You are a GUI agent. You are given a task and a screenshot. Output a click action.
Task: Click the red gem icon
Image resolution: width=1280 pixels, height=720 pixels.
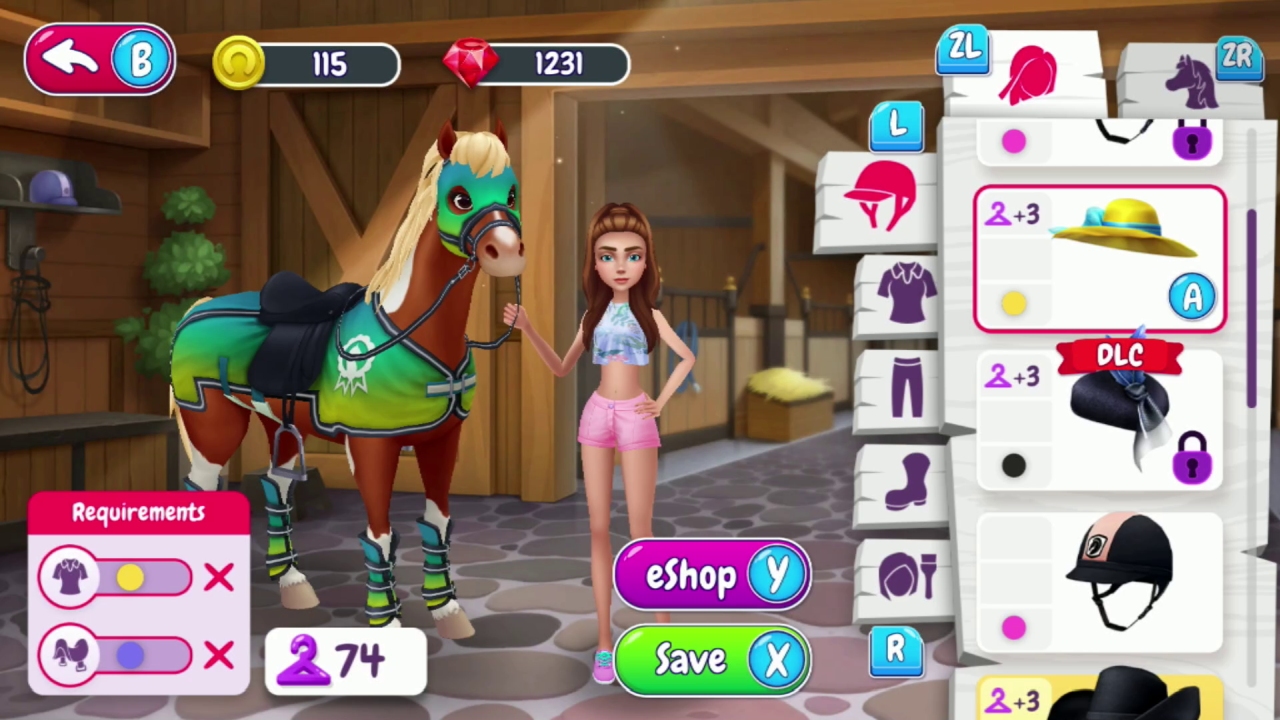(x=470, y=63)
